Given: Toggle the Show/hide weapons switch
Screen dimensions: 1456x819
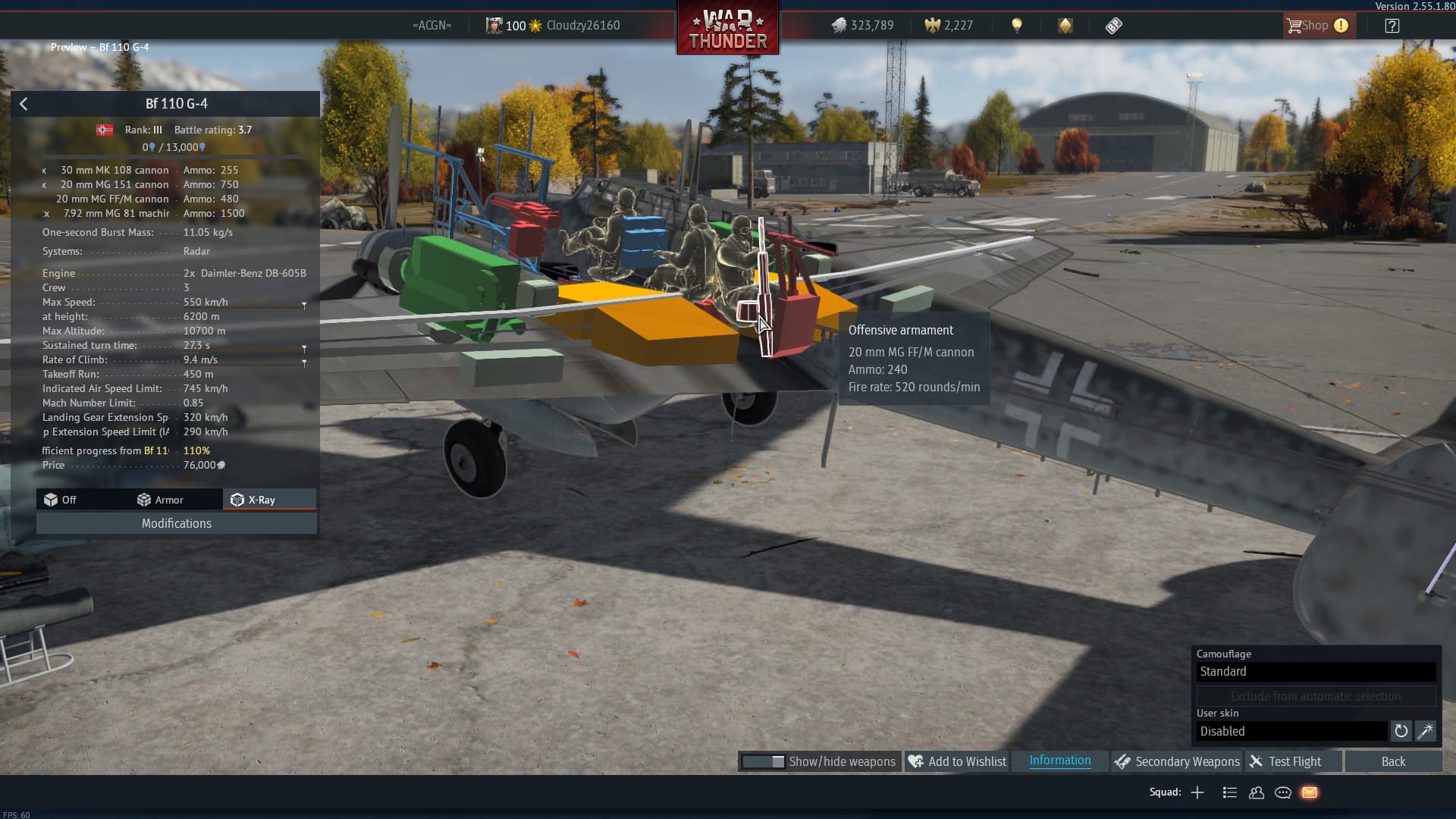Looking at the screenshot, I should coord(764,761).
